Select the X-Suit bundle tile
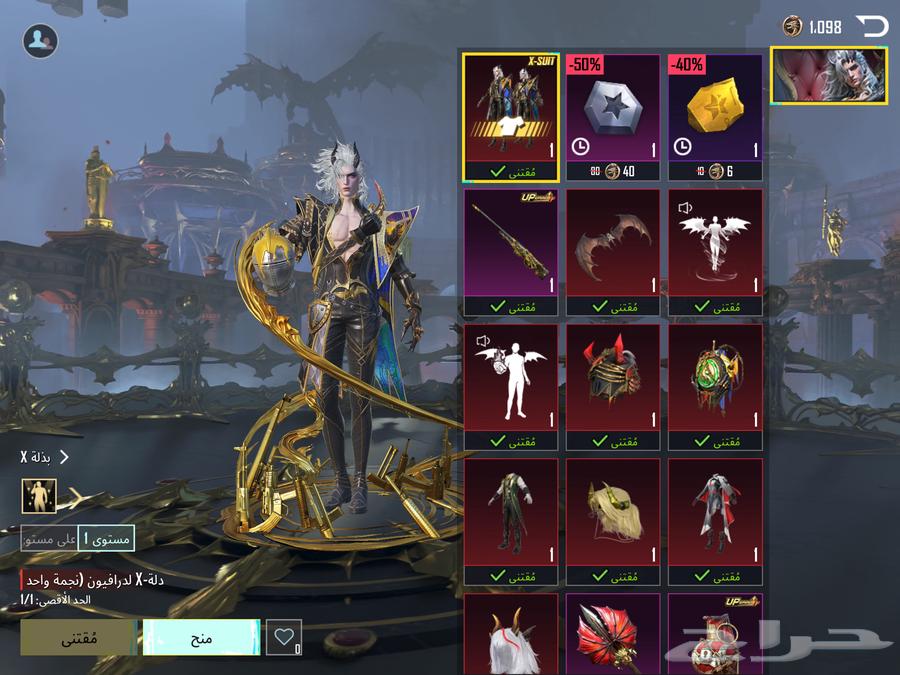This screenshot has width=900, height=675. click(x=511, y=115)
